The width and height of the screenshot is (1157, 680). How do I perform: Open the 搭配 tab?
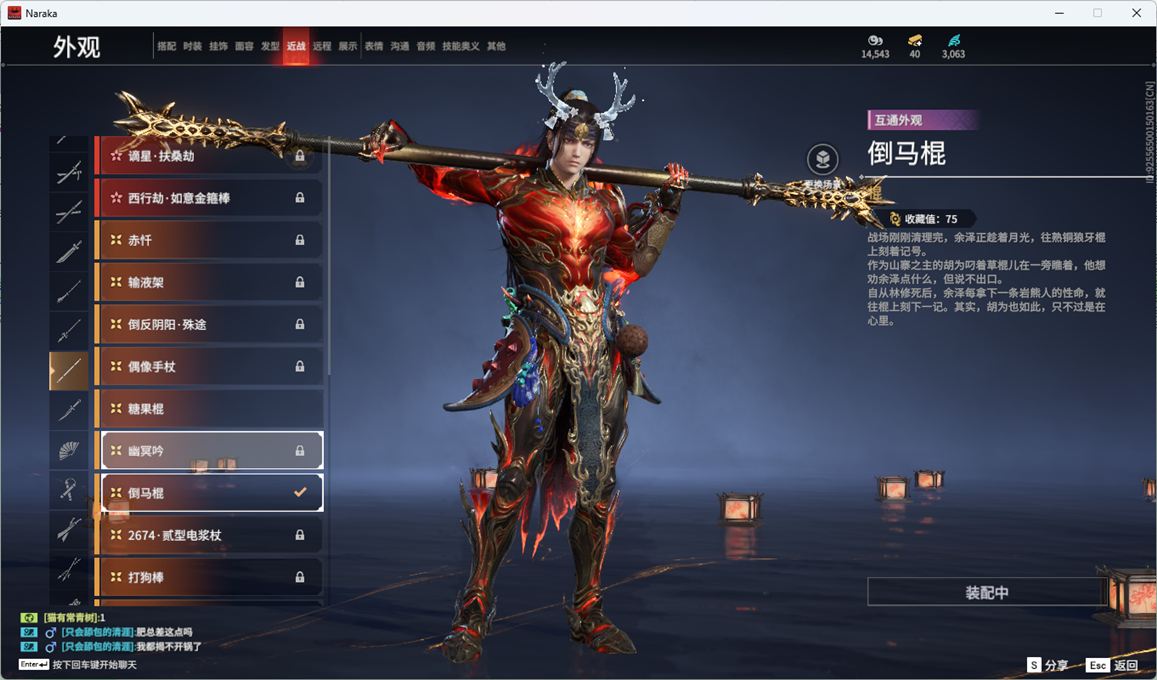166,46
